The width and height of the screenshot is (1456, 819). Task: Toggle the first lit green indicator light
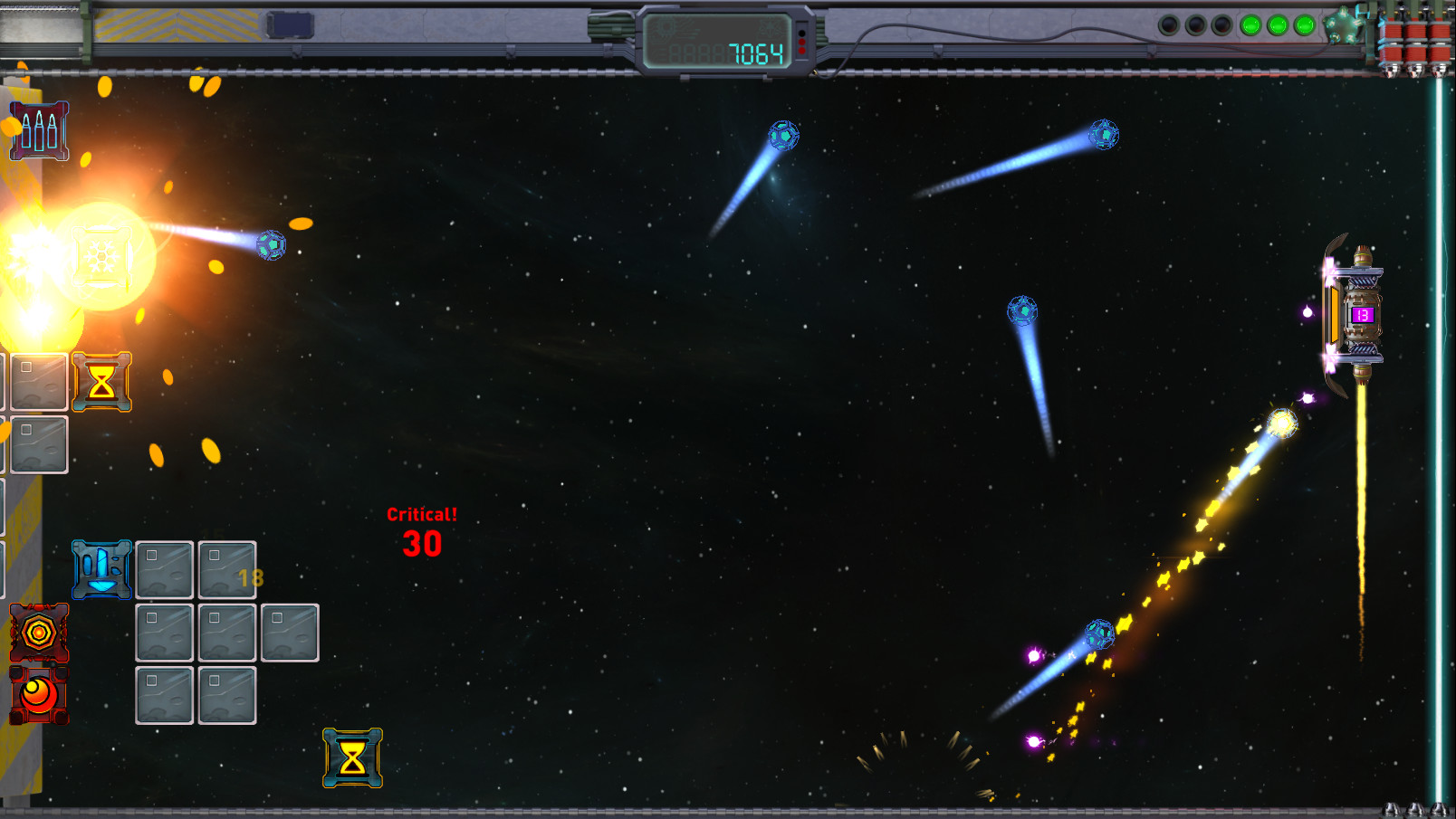point(1250,26)
